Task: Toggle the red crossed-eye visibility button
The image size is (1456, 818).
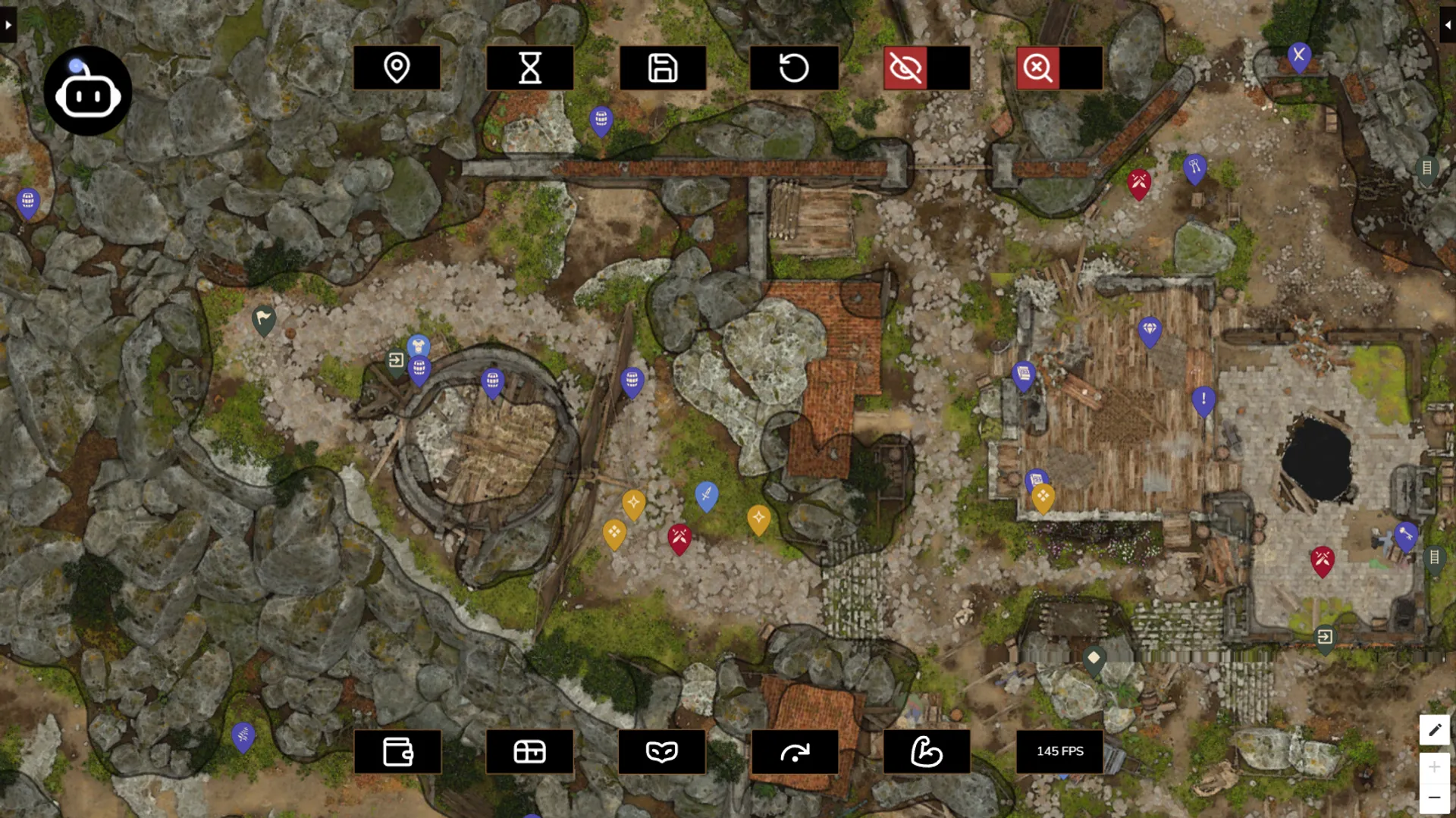Action: (905, 68)
